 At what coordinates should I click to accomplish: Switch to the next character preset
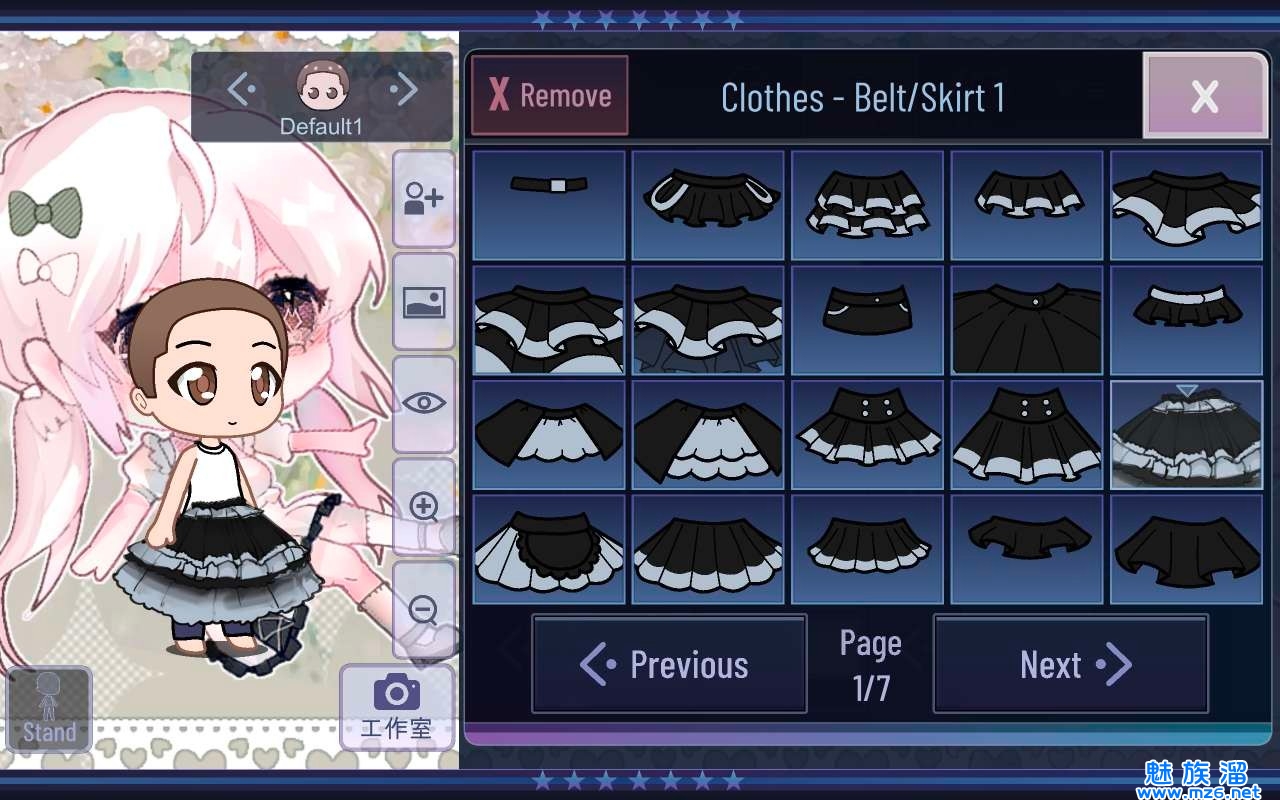pyautogui.click(x=405, y=91)
